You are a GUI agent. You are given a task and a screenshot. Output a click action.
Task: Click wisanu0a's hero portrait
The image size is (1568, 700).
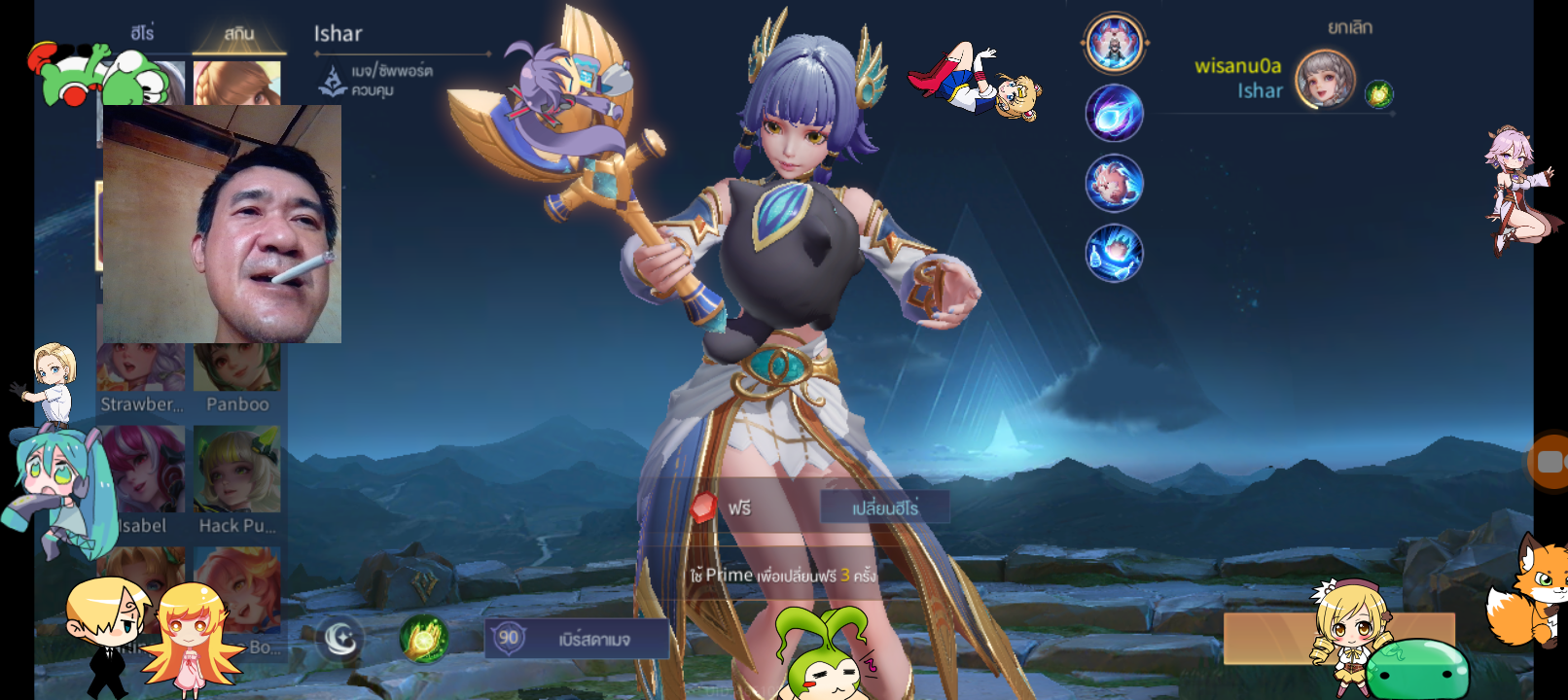(x=1325, y=79)
